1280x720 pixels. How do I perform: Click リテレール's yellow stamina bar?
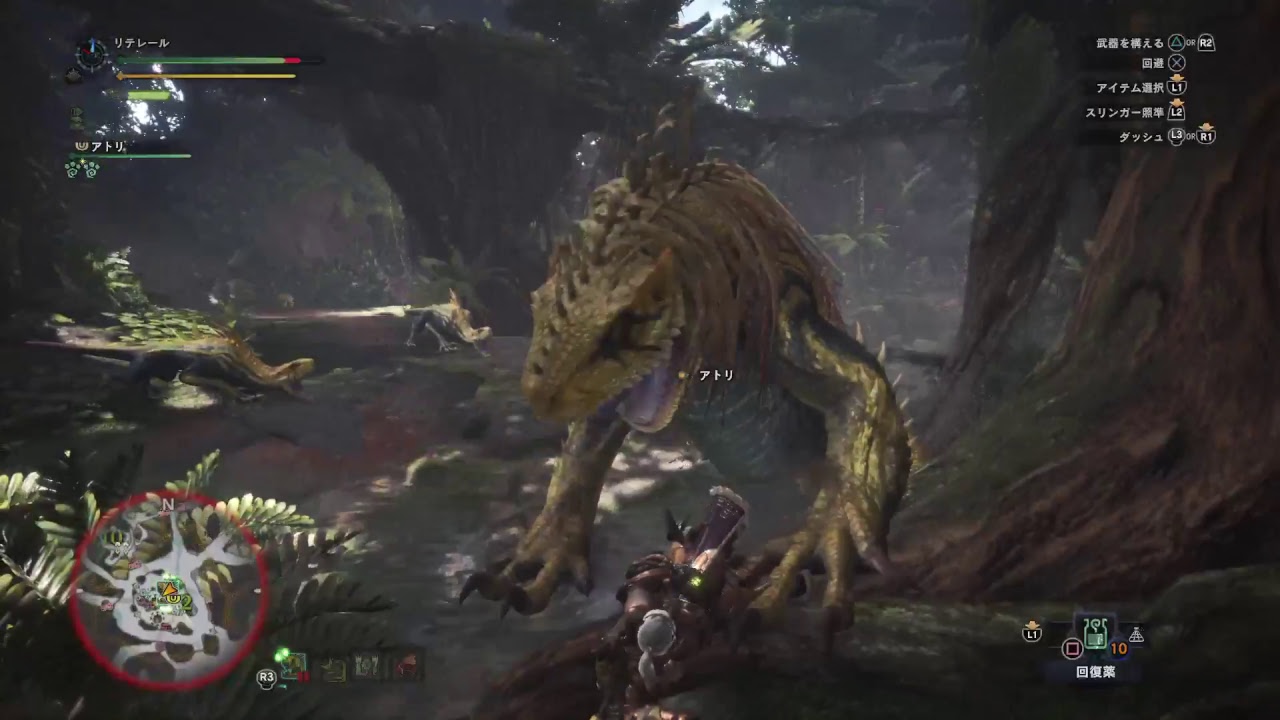(x=205, y=75)
